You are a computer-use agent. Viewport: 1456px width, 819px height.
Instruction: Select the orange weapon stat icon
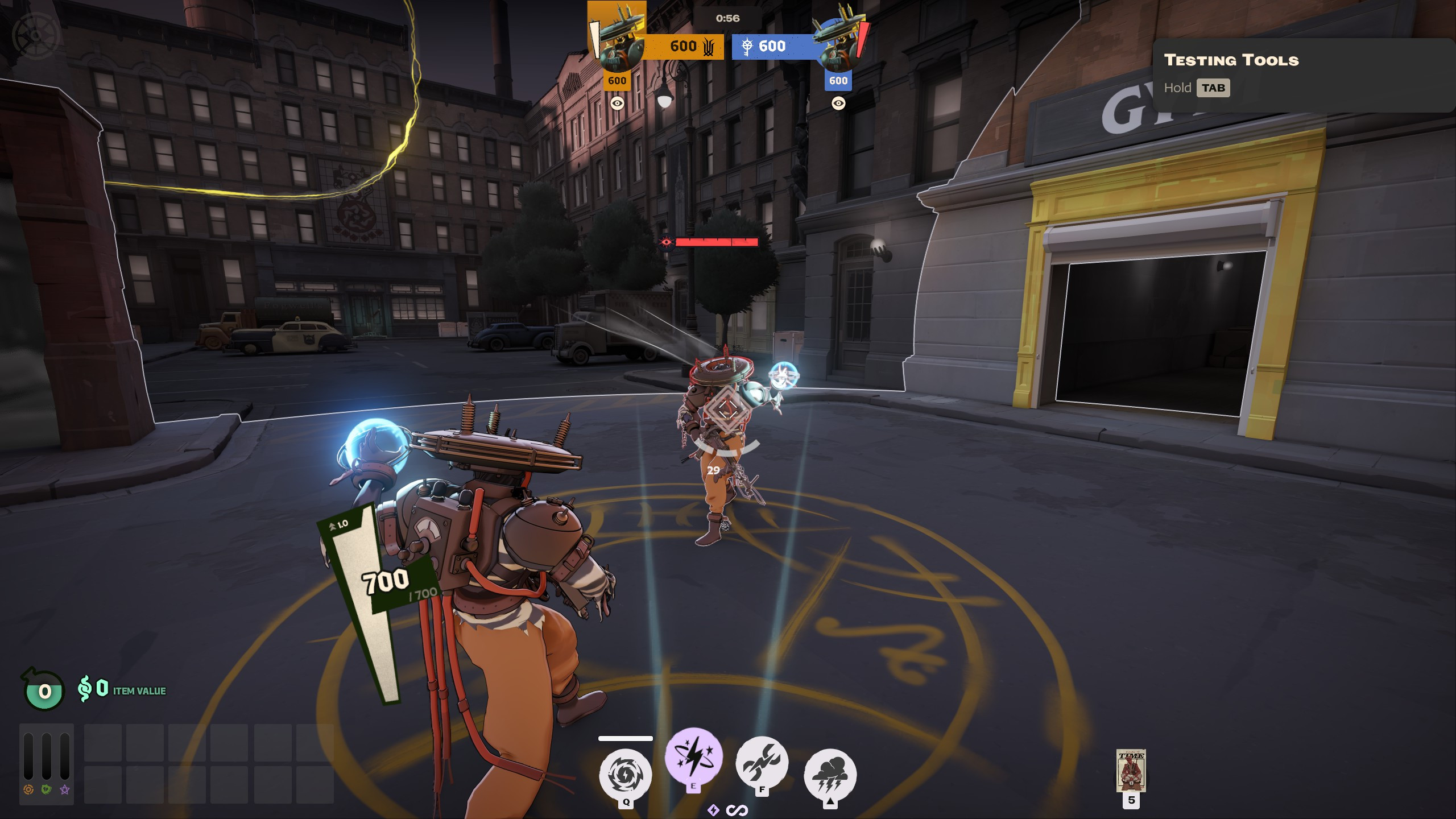point(28,789)
